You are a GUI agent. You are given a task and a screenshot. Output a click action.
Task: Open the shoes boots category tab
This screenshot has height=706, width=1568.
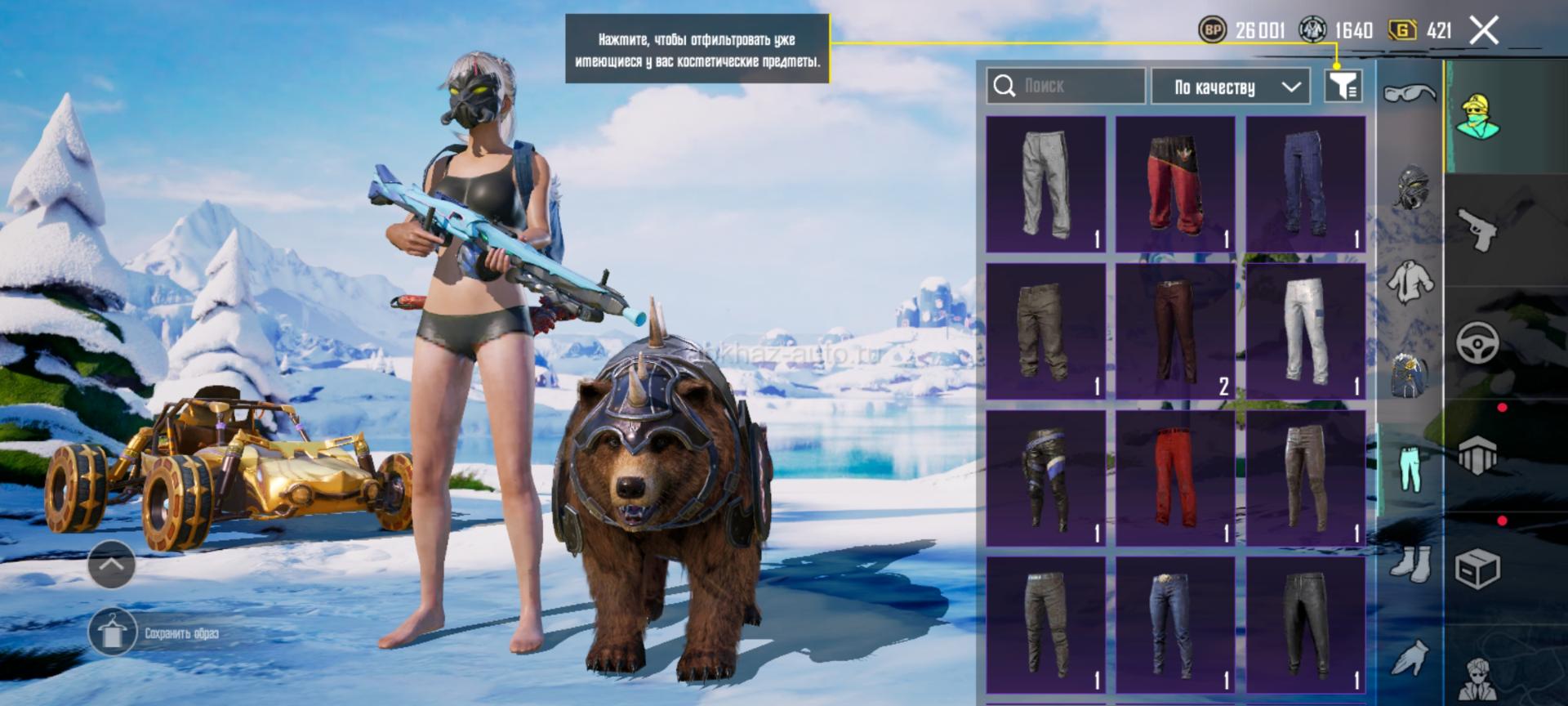1410,564
